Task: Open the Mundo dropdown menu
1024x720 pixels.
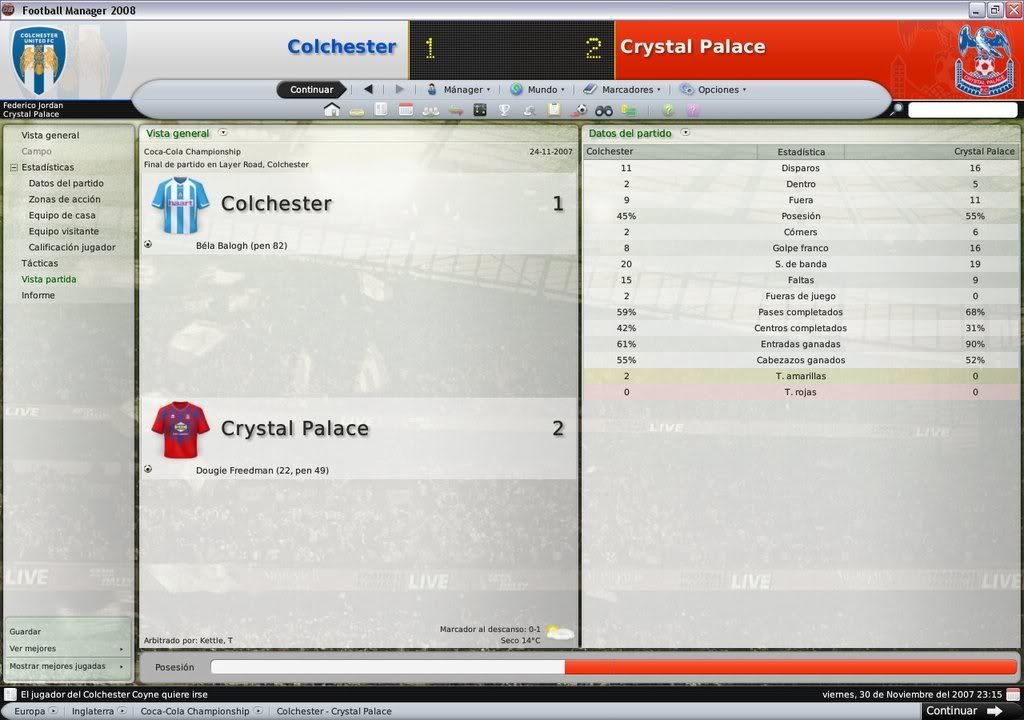Action: pyautogui.click(x=538, y=90)
